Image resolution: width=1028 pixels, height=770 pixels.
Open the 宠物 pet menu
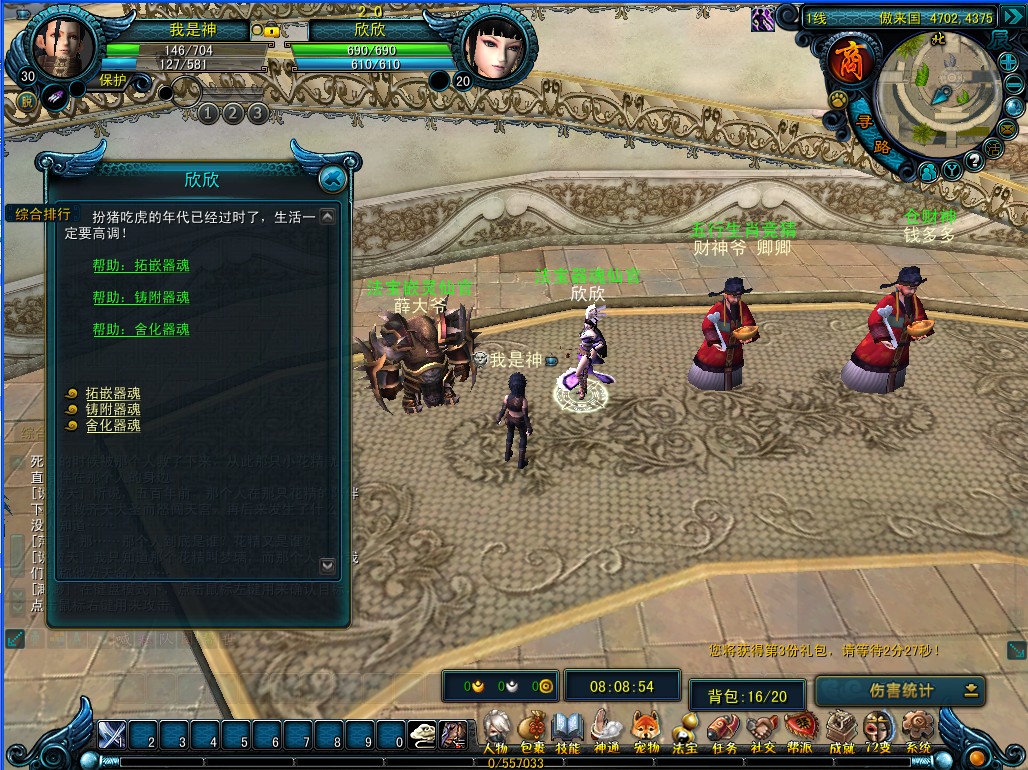point(646,731)
